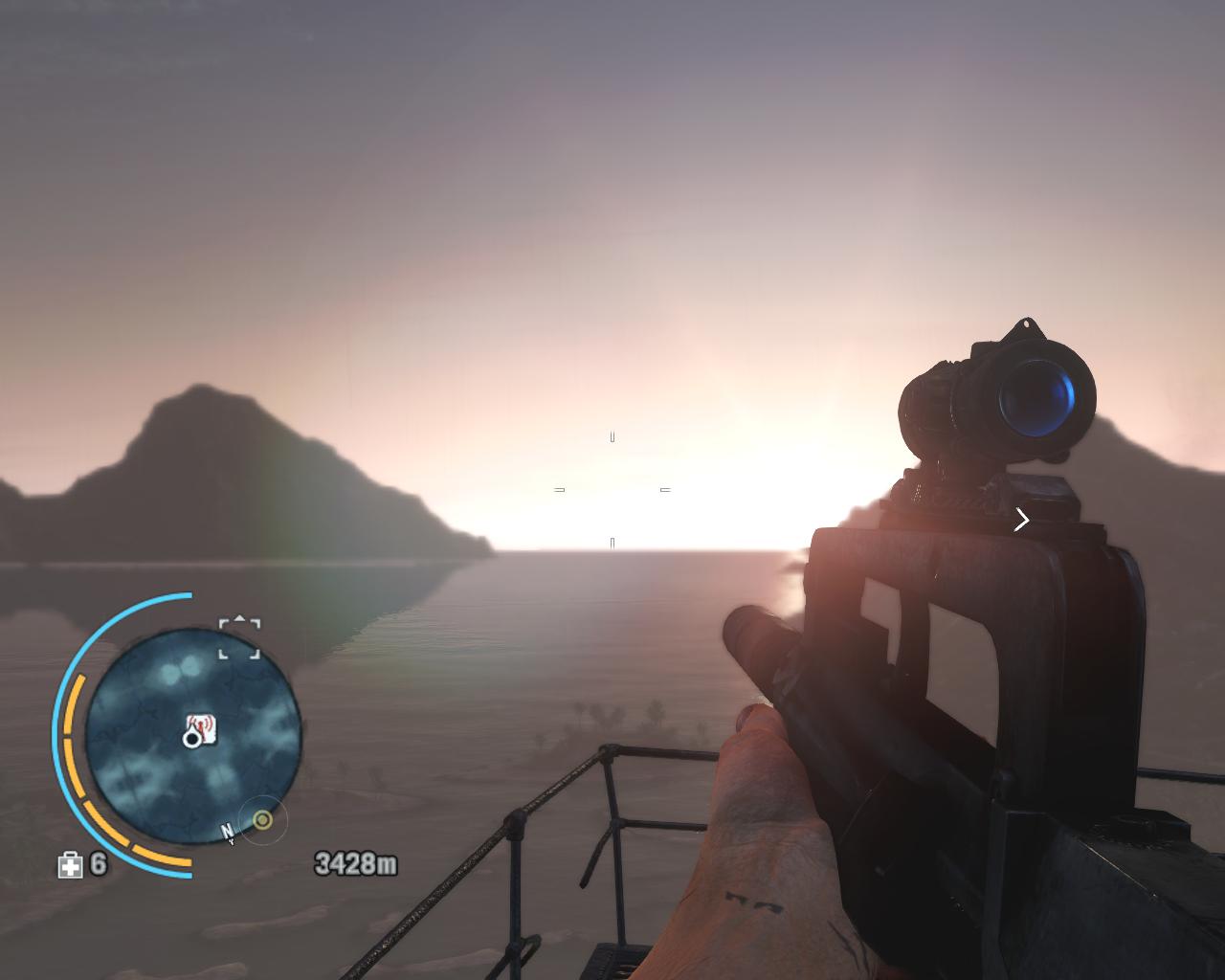Select the yellow objective waypoint marker

pos(262,820)
